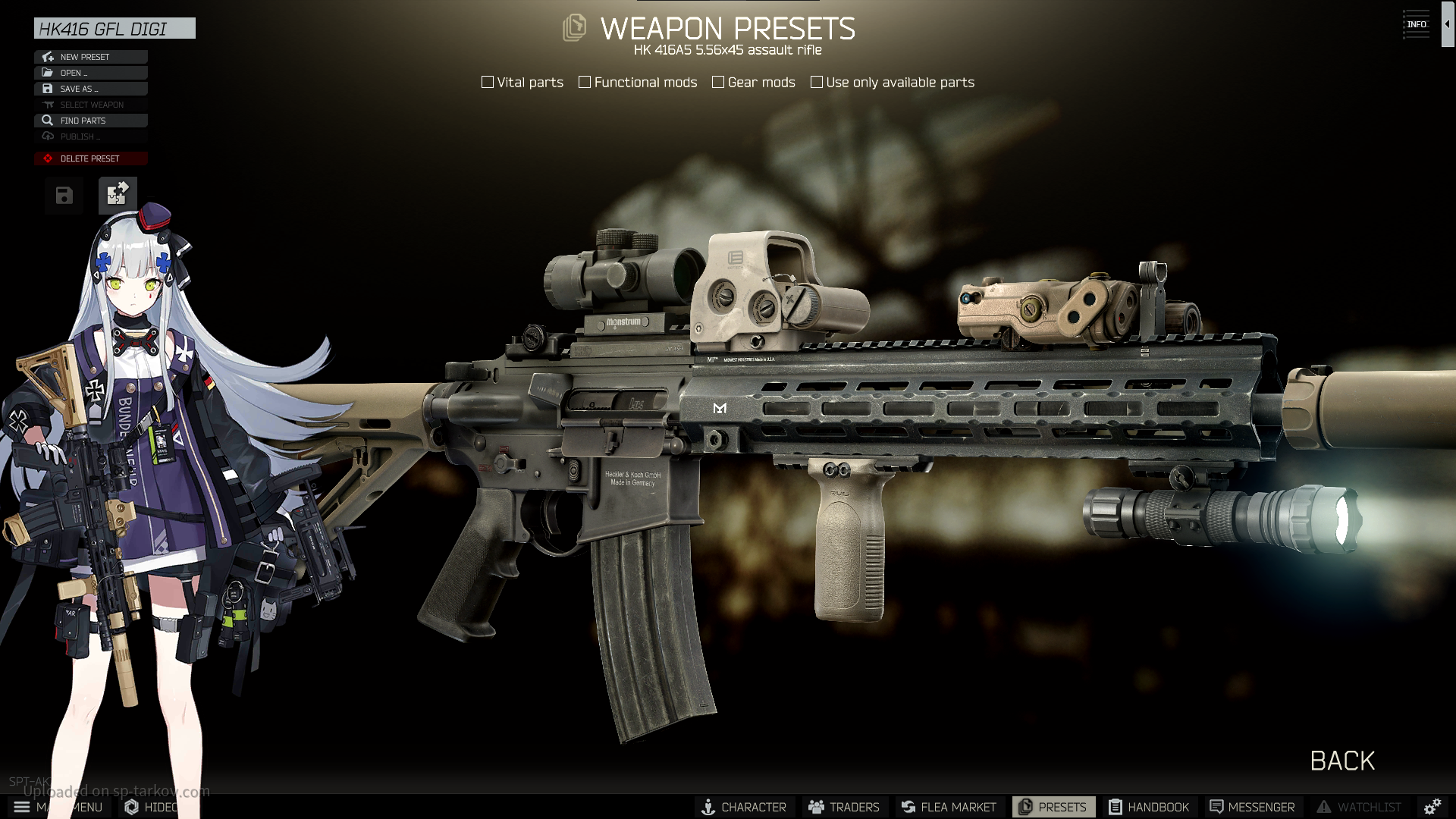Expand the INFO side panel
The image size is (1456, 819).
[x=1447, y=24]
